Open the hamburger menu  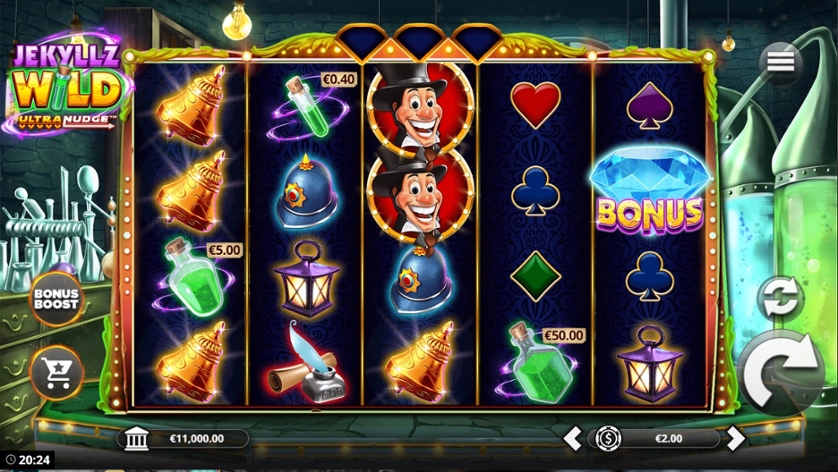point(781,62)
